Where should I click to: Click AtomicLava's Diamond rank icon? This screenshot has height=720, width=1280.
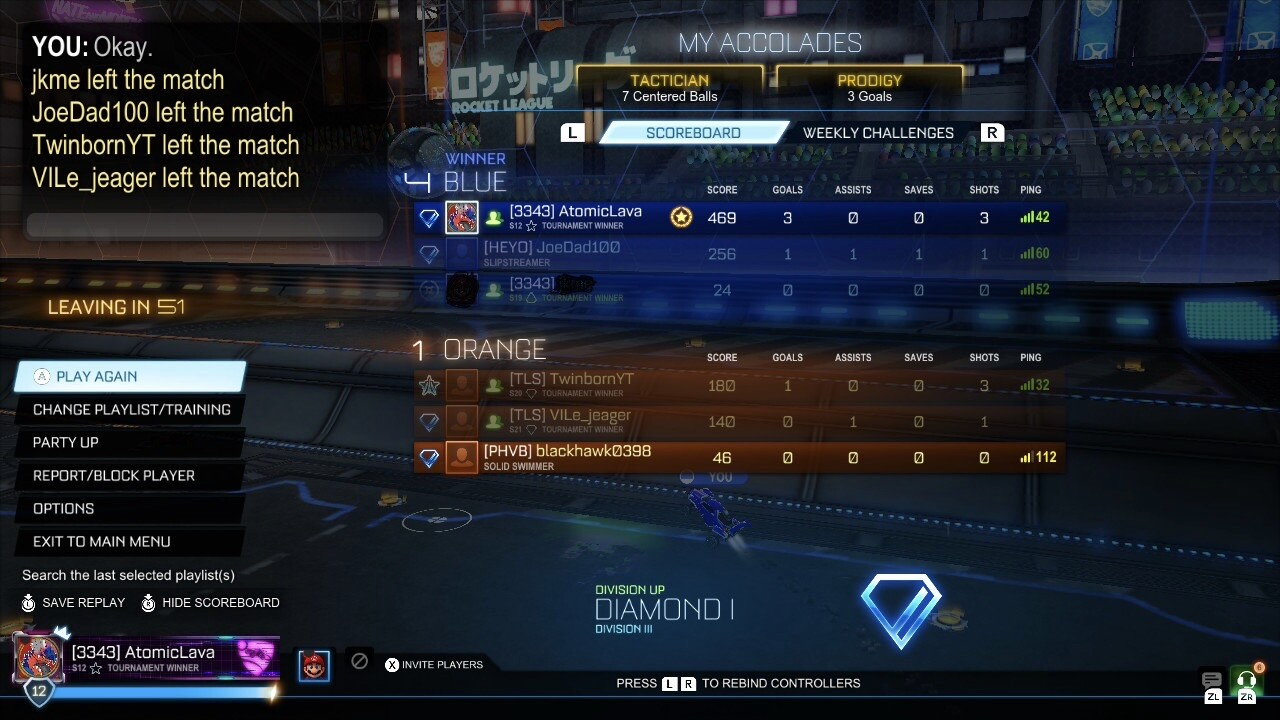(429, 217)
